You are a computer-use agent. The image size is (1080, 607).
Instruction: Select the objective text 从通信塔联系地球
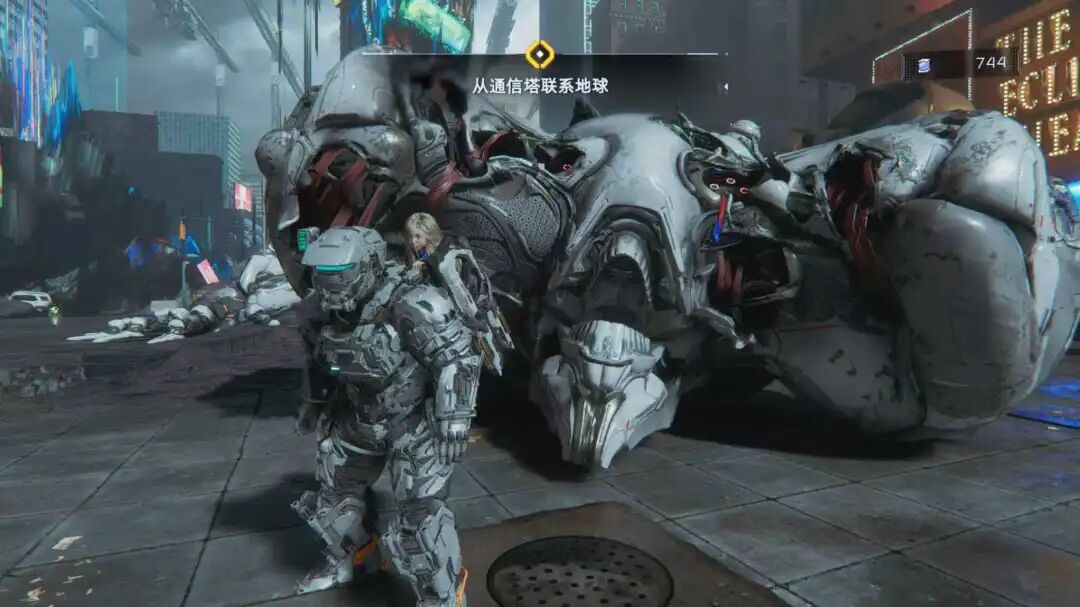(x=540, y=86)
